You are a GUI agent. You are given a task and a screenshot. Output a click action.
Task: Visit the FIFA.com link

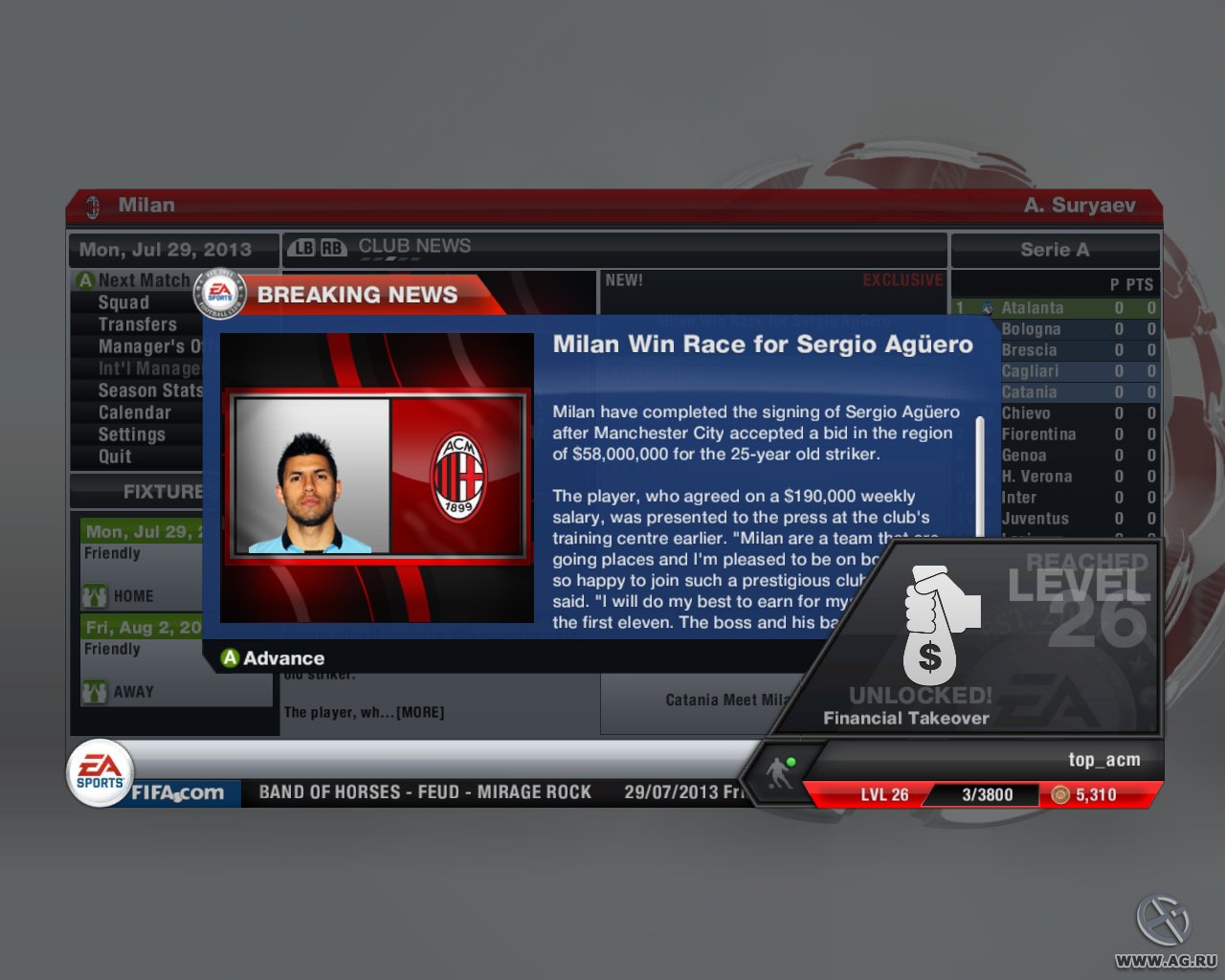click(172, 792)
